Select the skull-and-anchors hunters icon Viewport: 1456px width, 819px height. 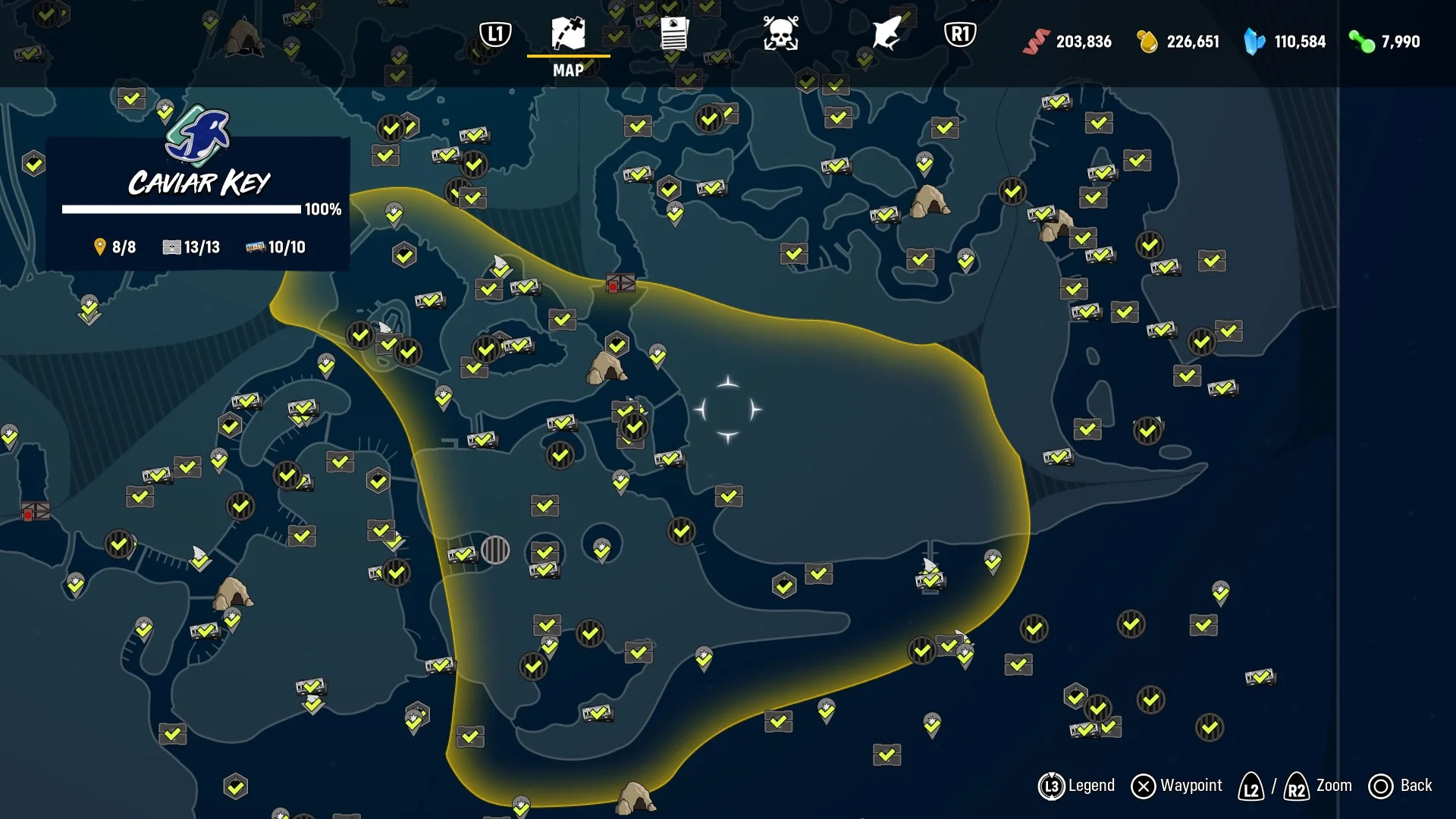click(781, 33)
